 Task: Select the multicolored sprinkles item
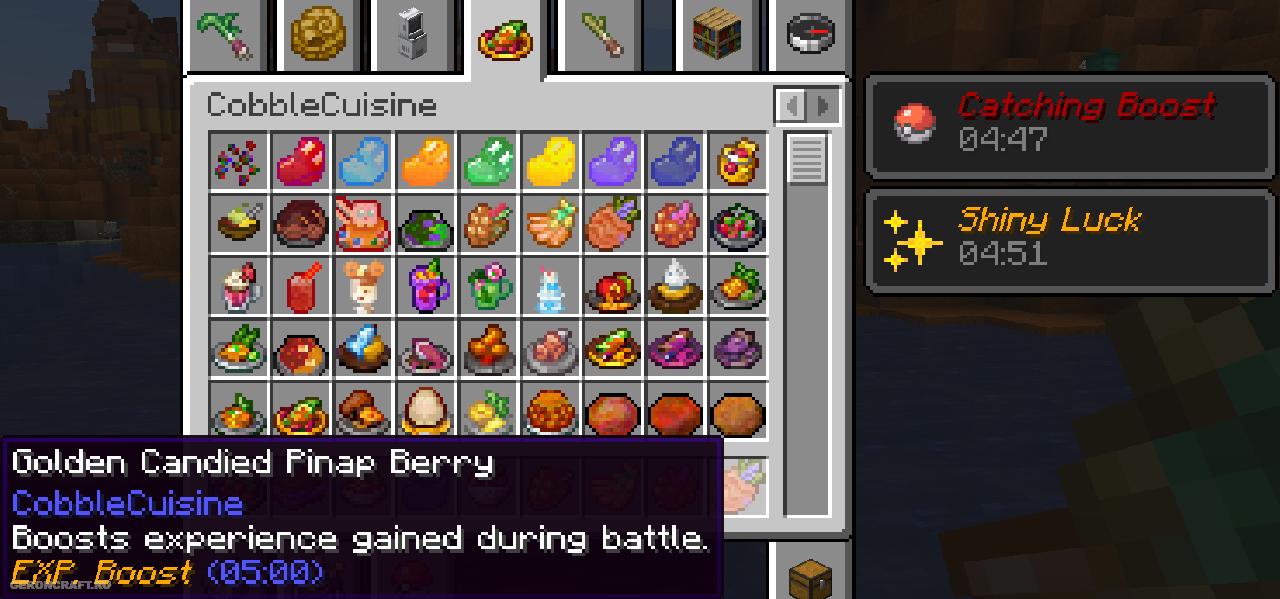(239, 161)
